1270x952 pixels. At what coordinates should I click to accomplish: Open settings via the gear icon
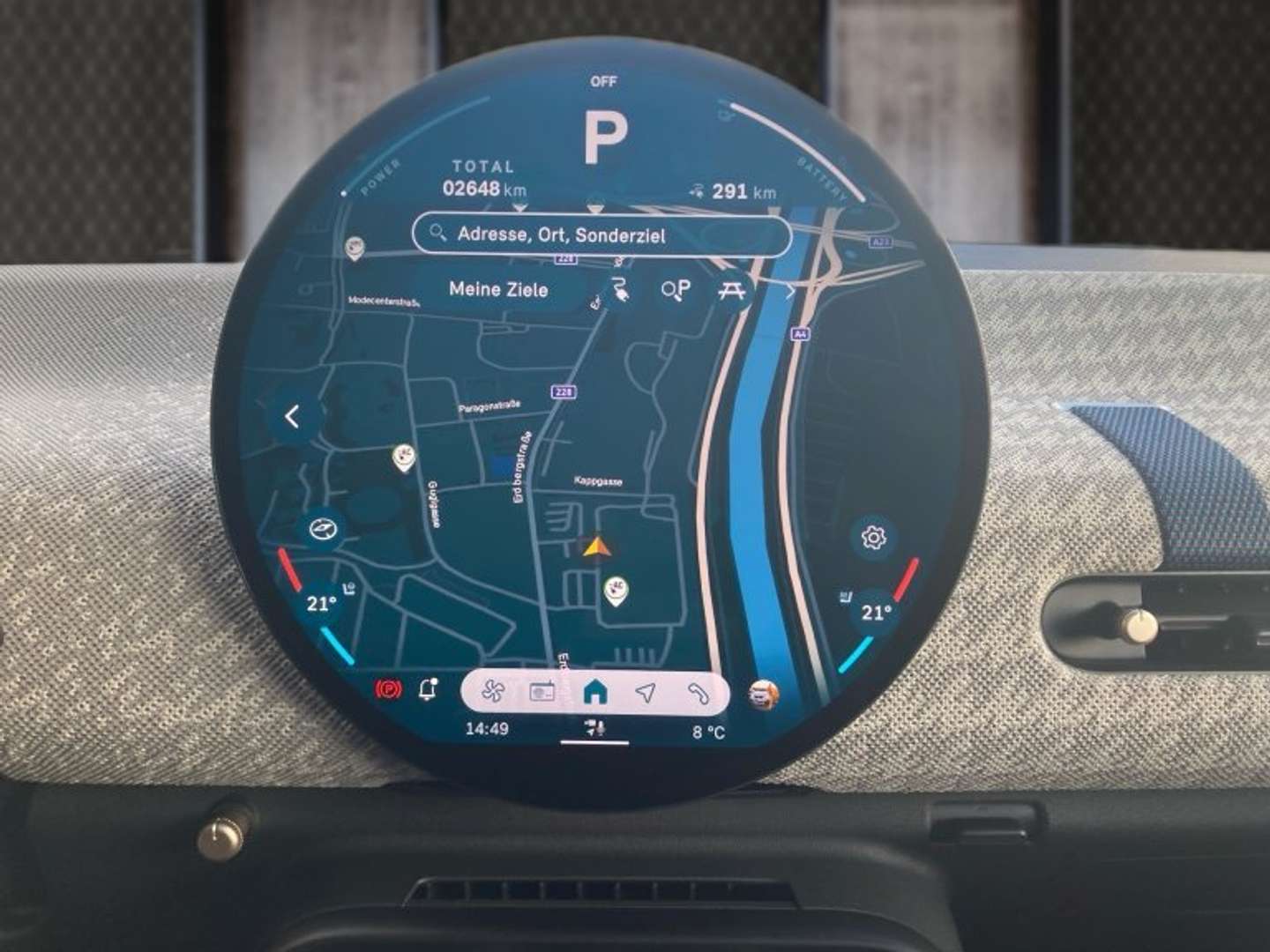click(x=873, y=537)
